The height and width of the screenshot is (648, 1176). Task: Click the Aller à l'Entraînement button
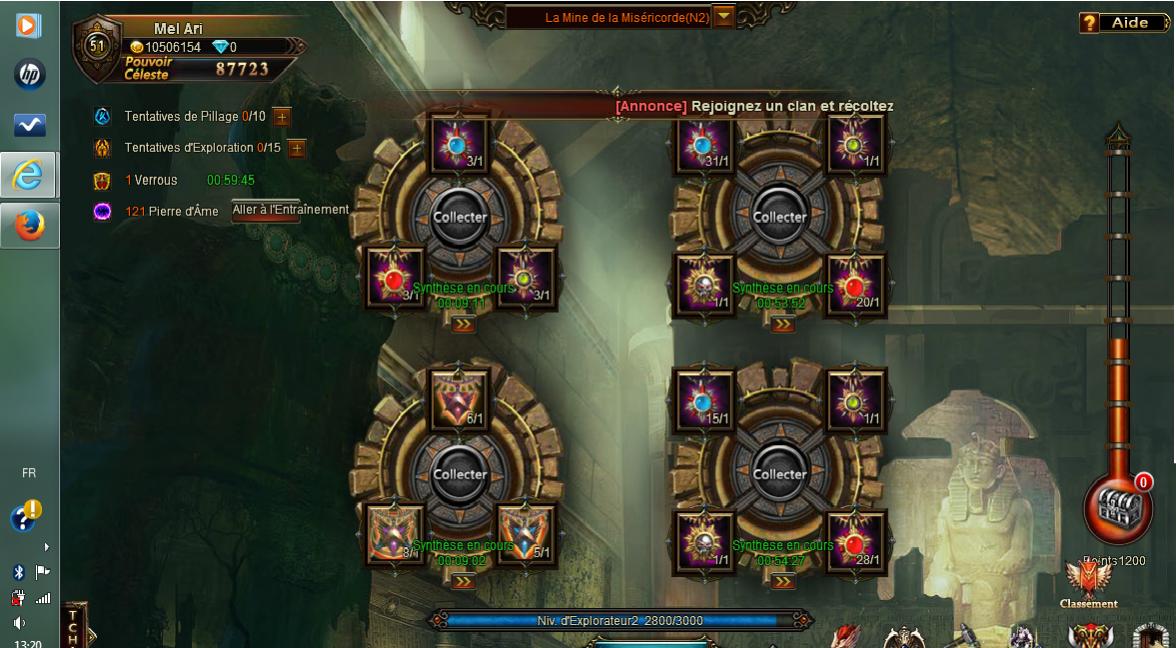(x=290, y=210)
